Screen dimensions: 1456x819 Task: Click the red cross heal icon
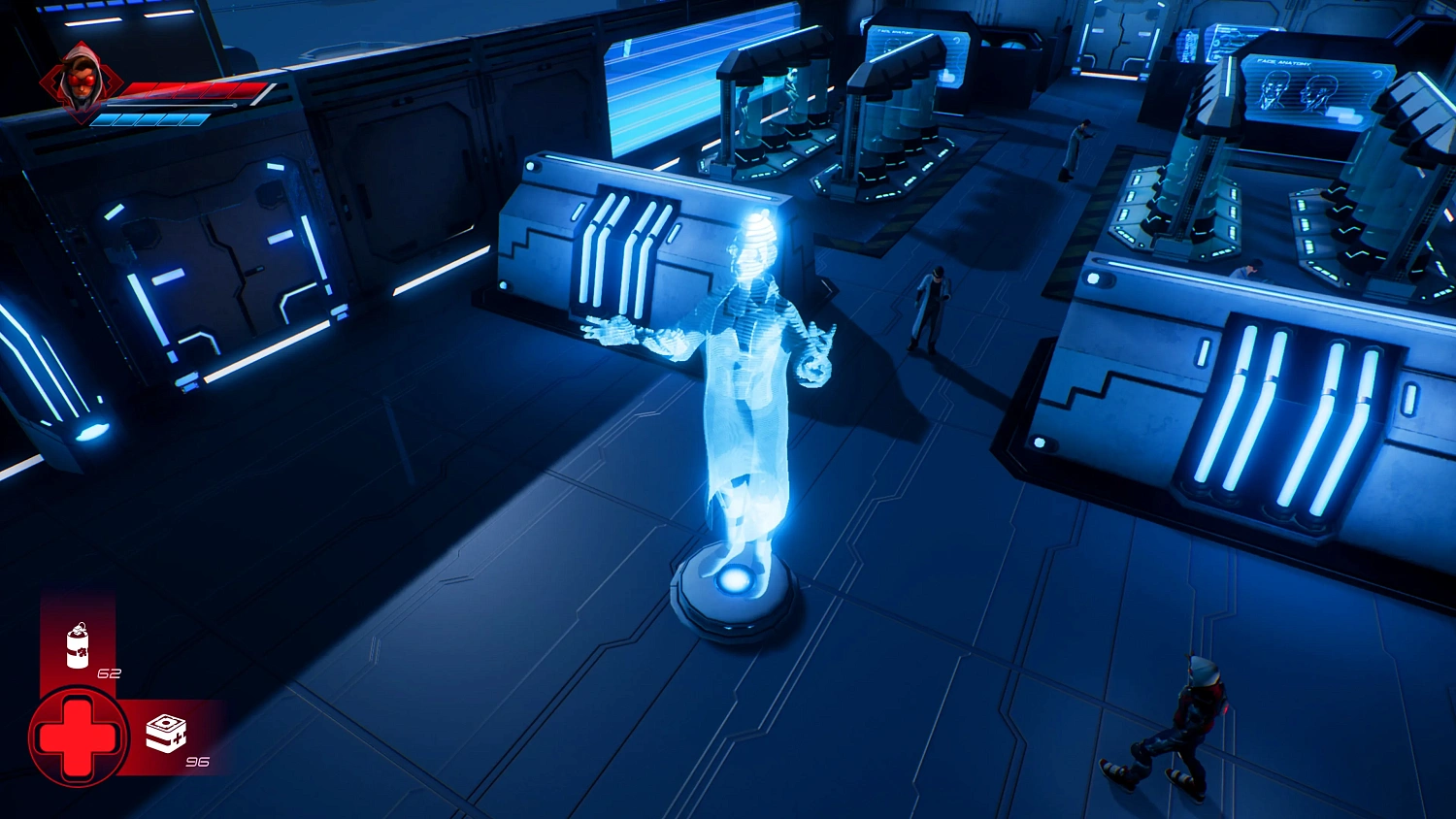(78, 737)
